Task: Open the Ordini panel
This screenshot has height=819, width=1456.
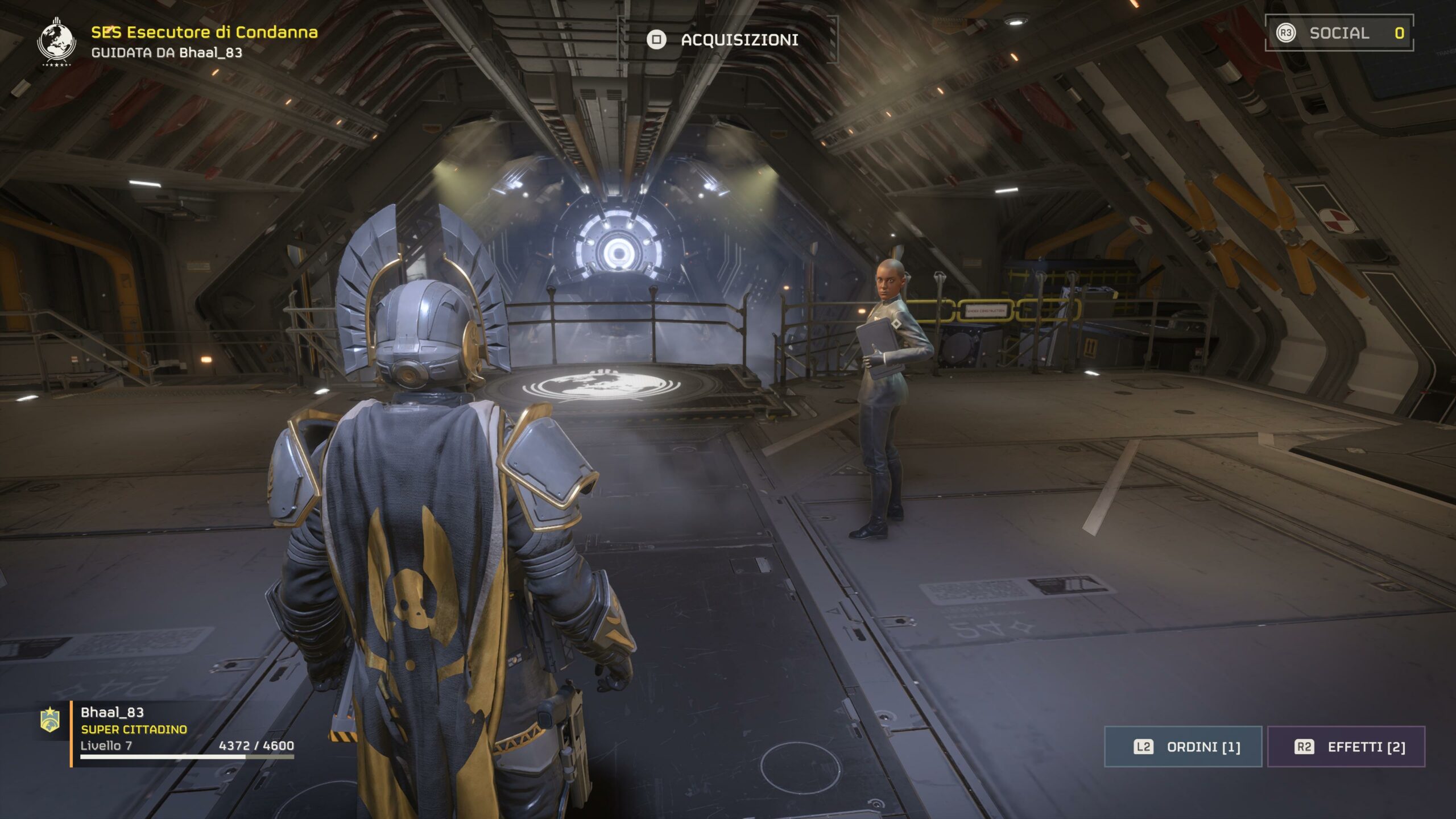Action: click(1183, 747)
